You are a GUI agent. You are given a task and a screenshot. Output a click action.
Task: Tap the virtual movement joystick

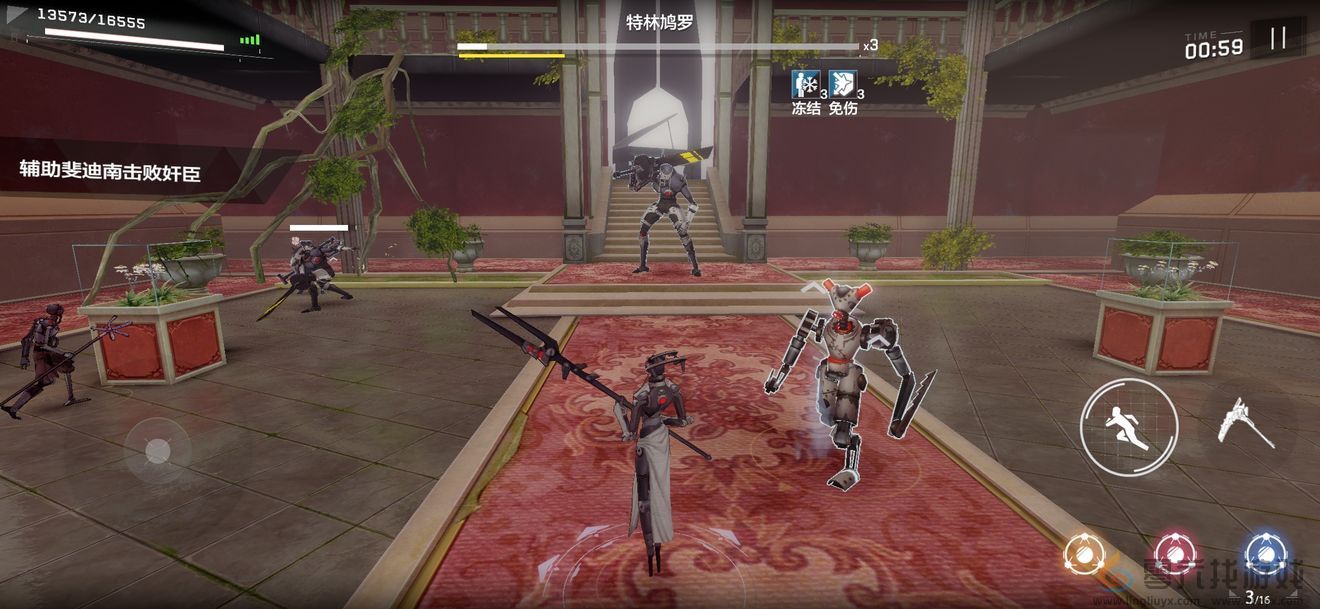(157, 451)
